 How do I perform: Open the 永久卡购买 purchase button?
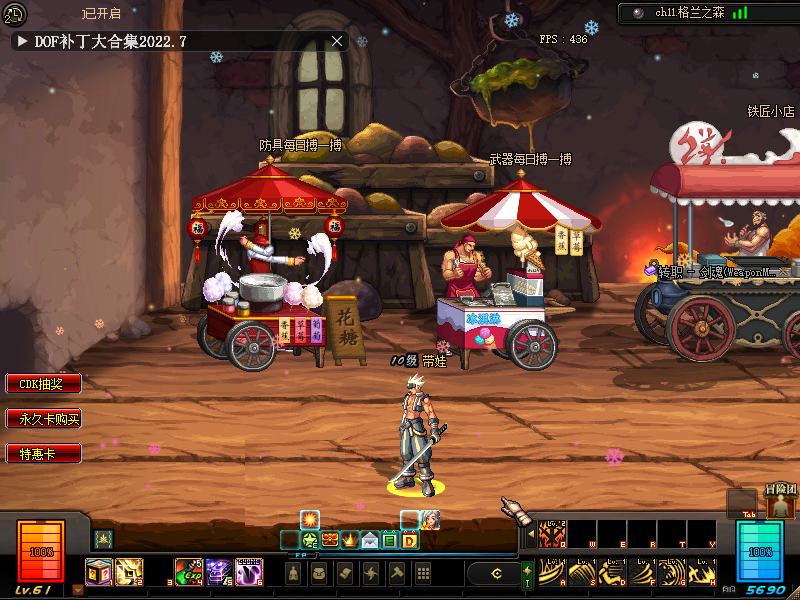[x=42, y=419]
